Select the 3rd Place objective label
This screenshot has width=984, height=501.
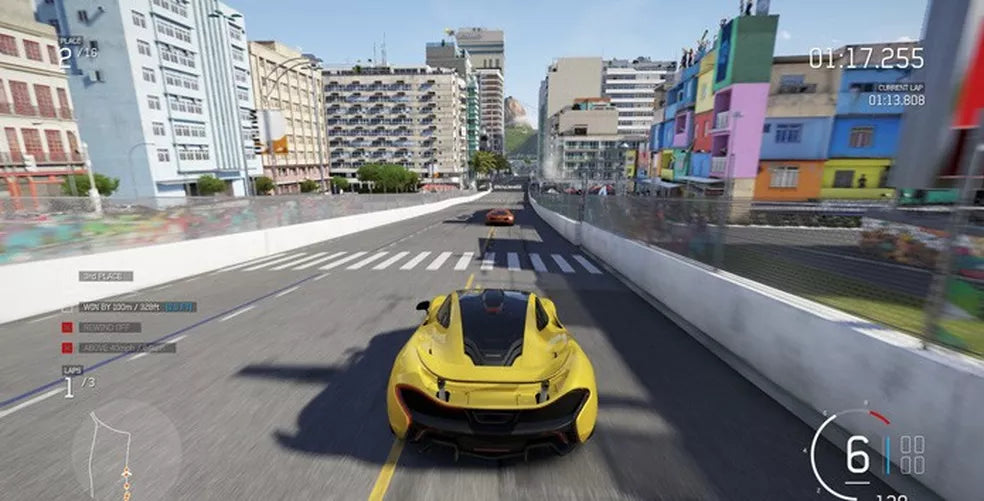coord(105,276)
